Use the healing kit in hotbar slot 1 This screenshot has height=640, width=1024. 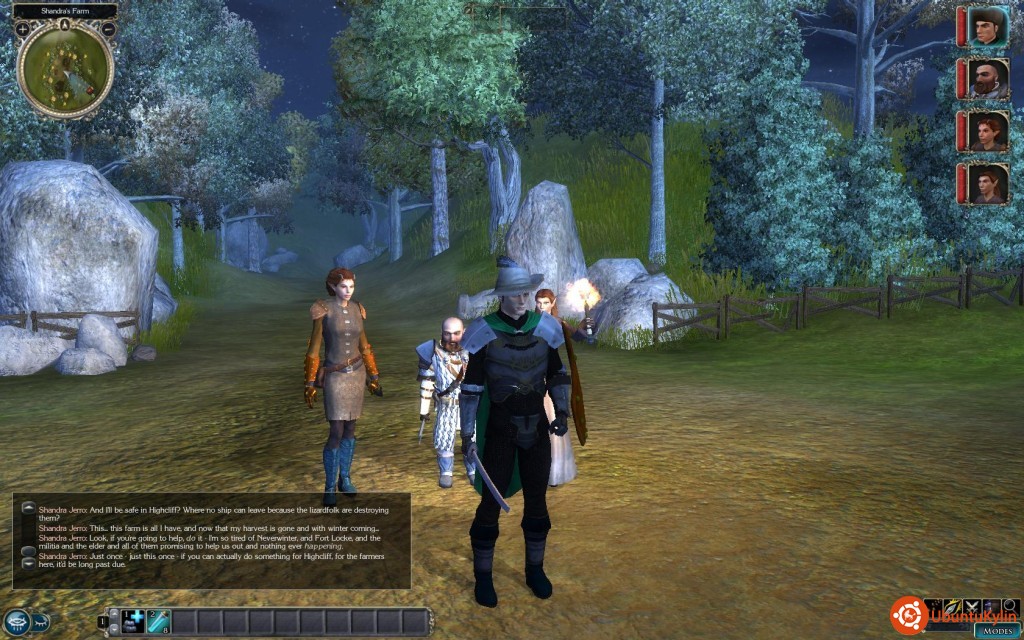tap(134, 621)
